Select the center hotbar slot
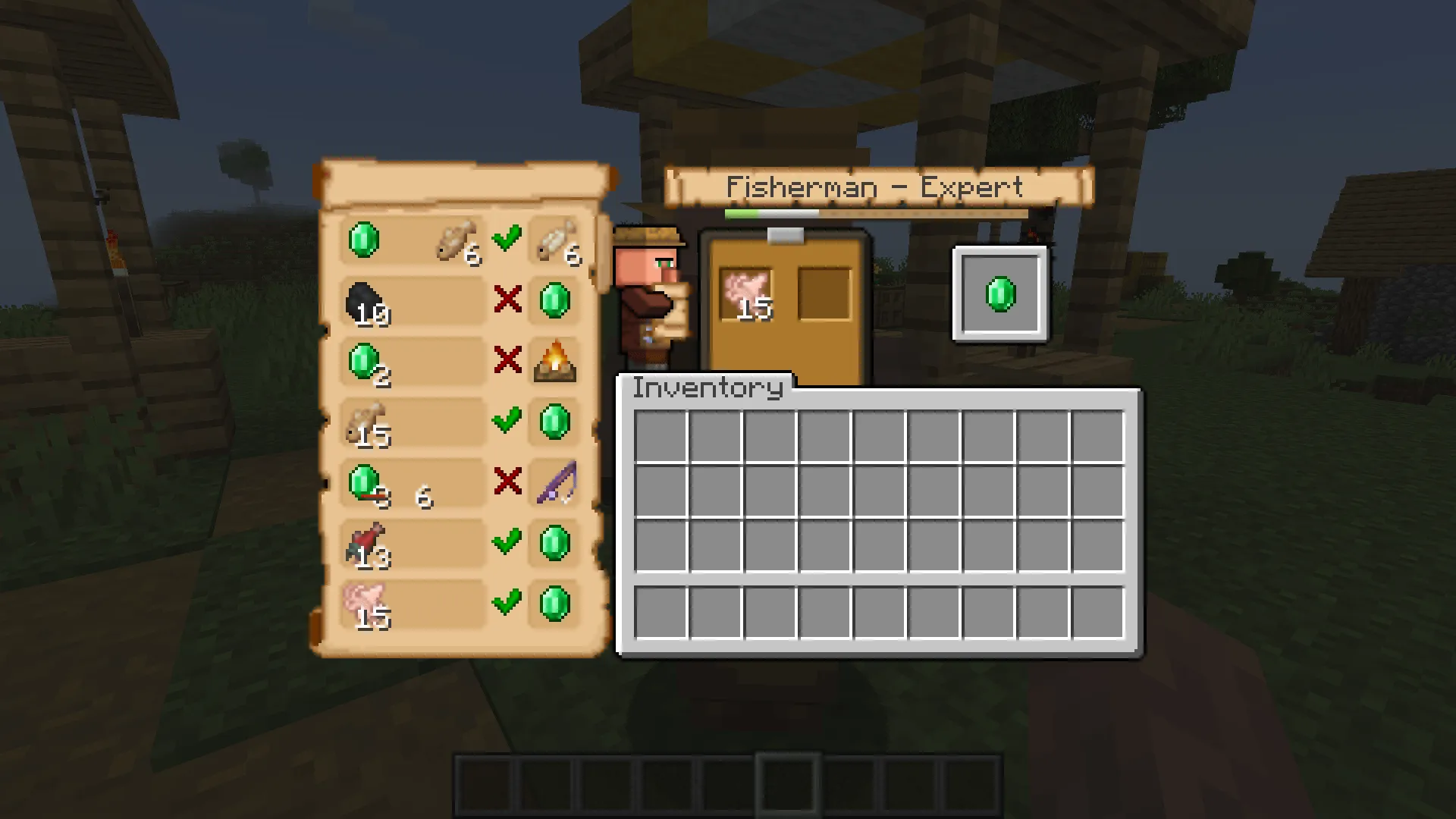 (786, 784)
